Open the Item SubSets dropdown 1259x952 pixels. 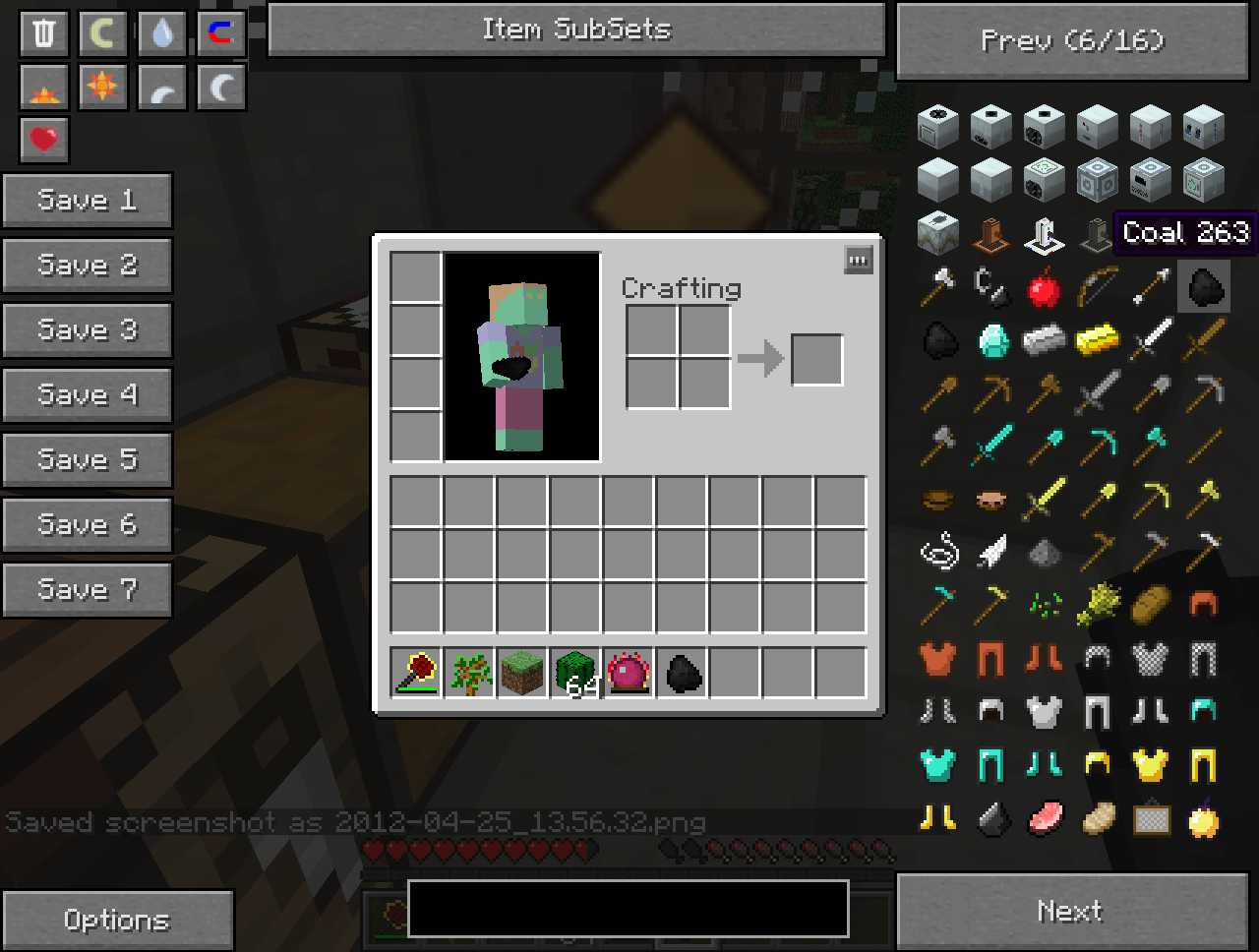(576, 30)
